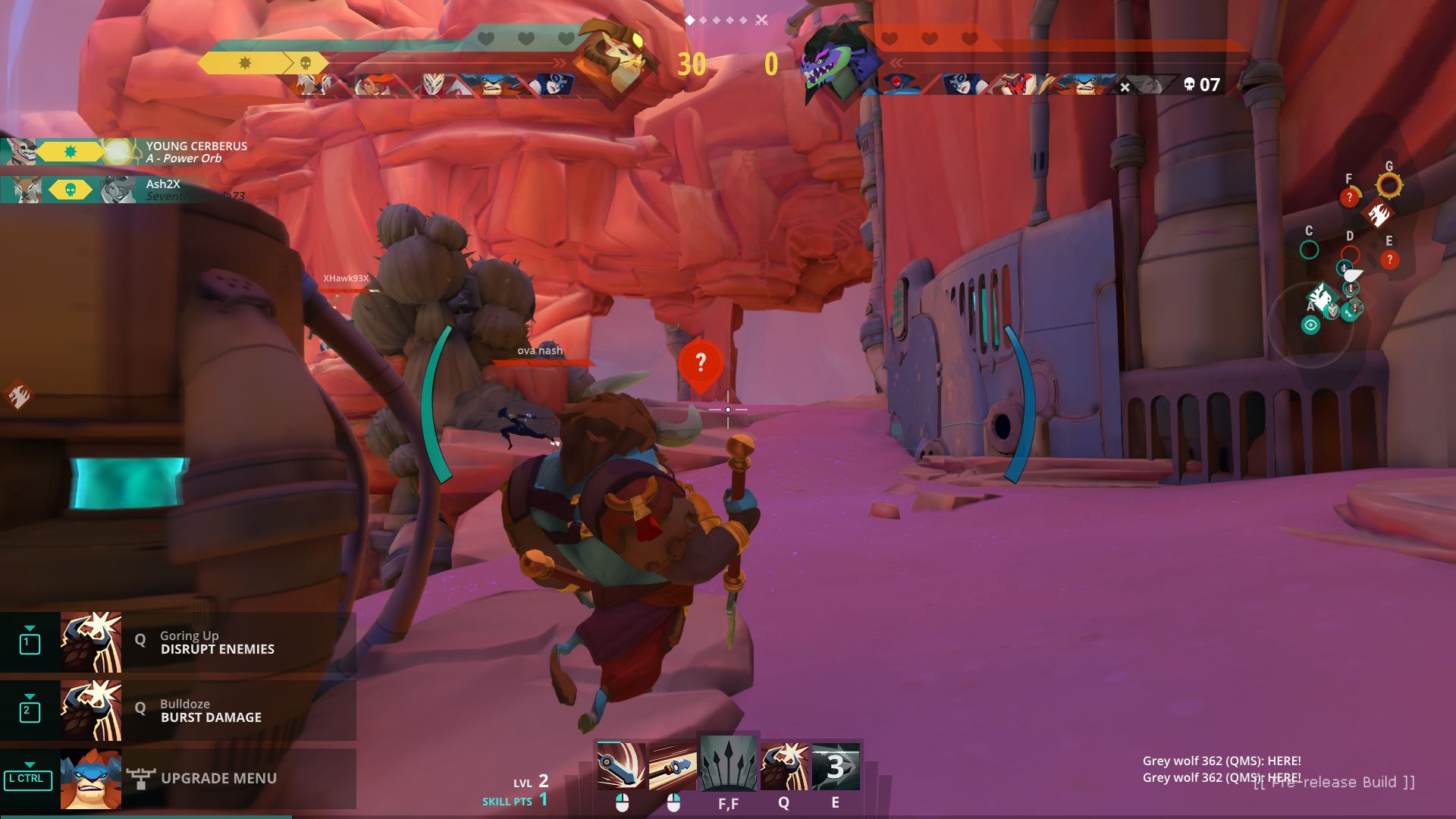This screenshot has width=1456, height=819.
Task: Activate the hammer swing attack icon
Action: pos(621,765)
